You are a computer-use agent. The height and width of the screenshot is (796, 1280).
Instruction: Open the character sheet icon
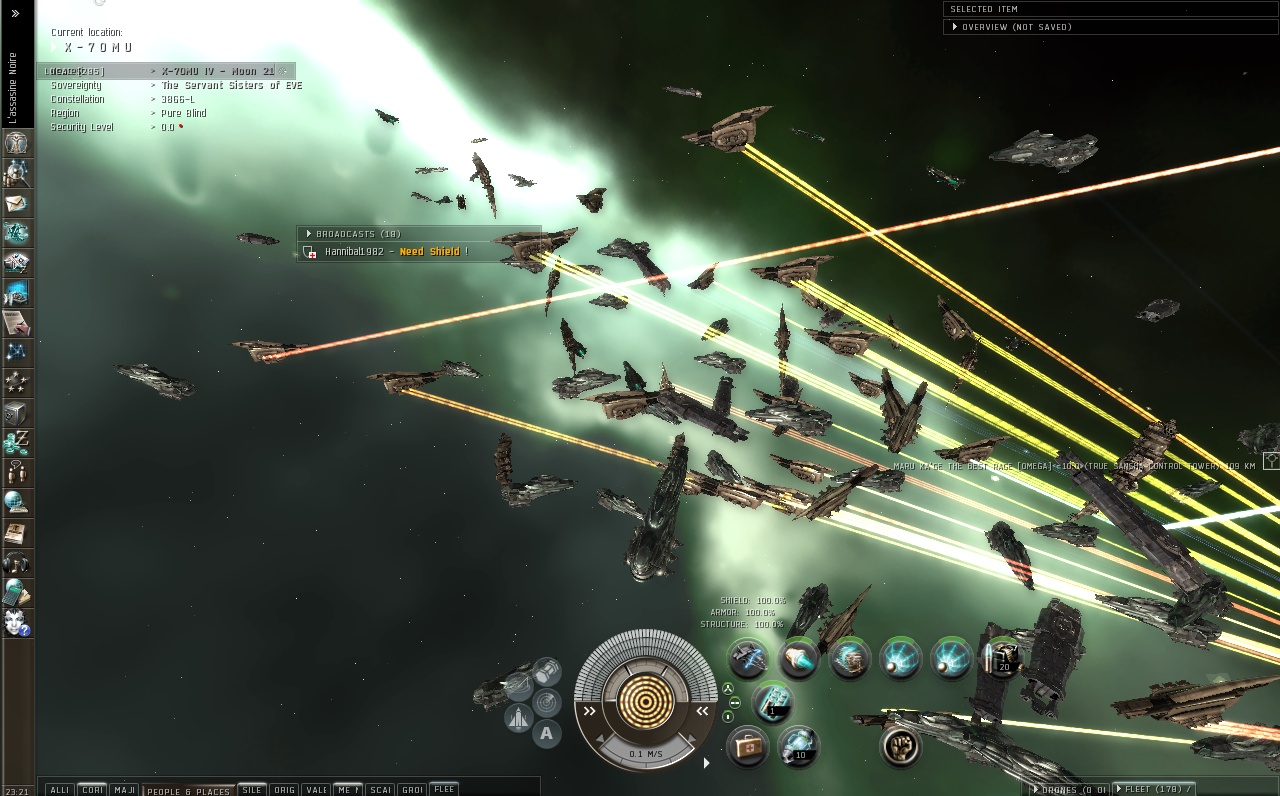click(x=17, y=143)
